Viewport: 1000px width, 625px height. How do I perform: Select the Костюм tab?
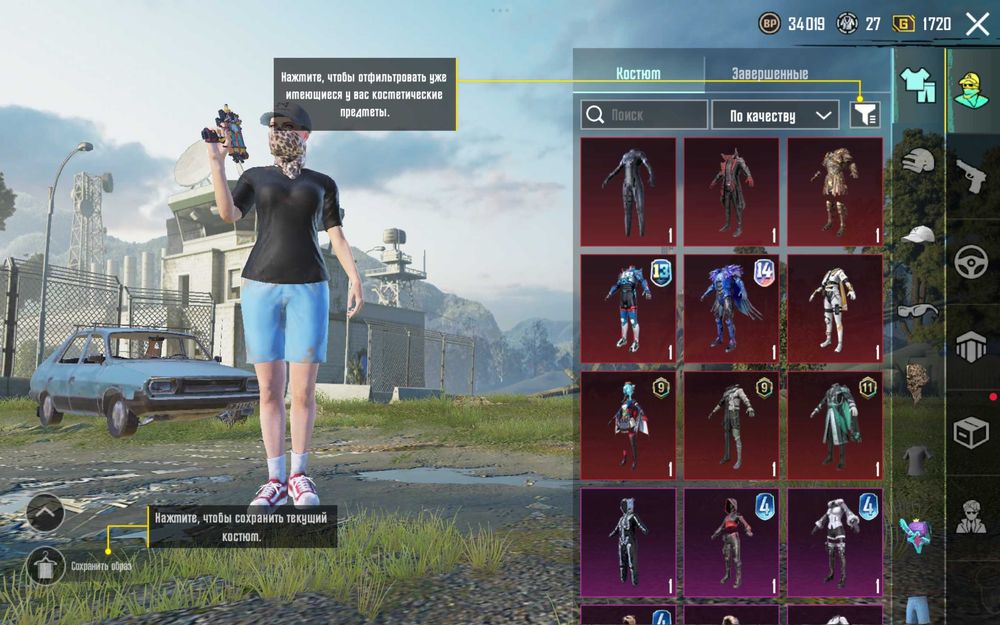point(638,74)
